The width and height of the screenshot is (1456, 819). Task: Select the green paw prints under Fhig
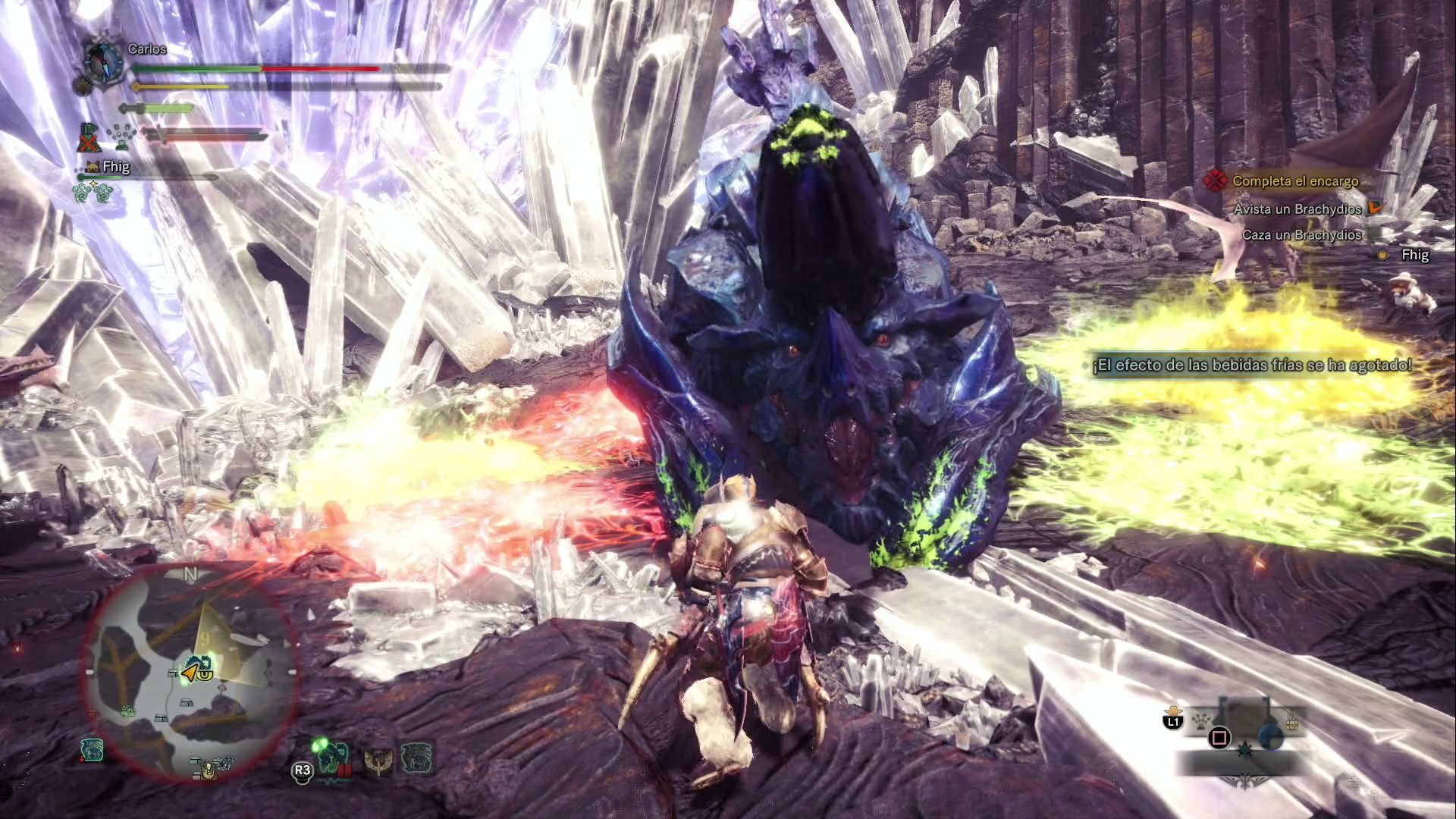(x=93, y=193)
